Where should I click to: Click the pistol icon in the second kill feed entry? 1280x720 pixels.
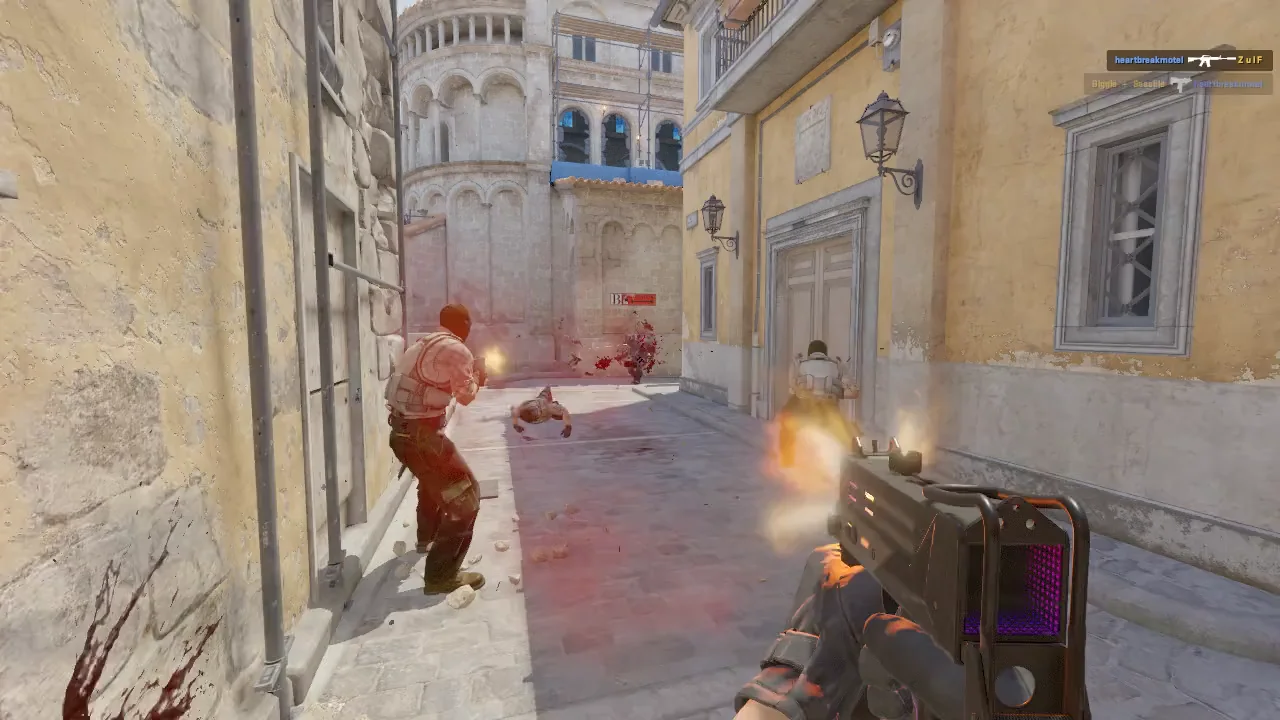(x=1180, y=83)
